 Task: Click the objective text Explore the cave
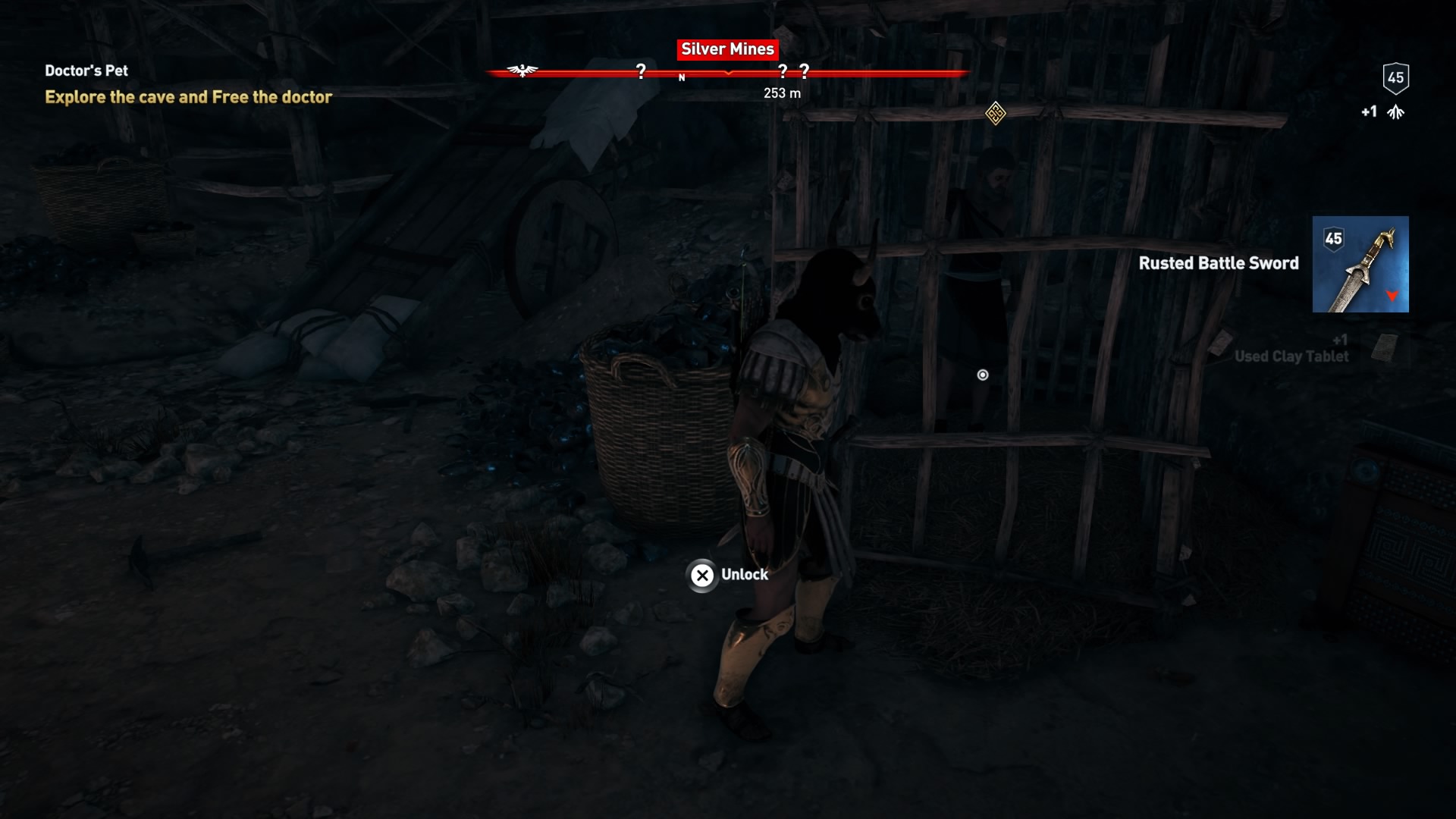188,97
